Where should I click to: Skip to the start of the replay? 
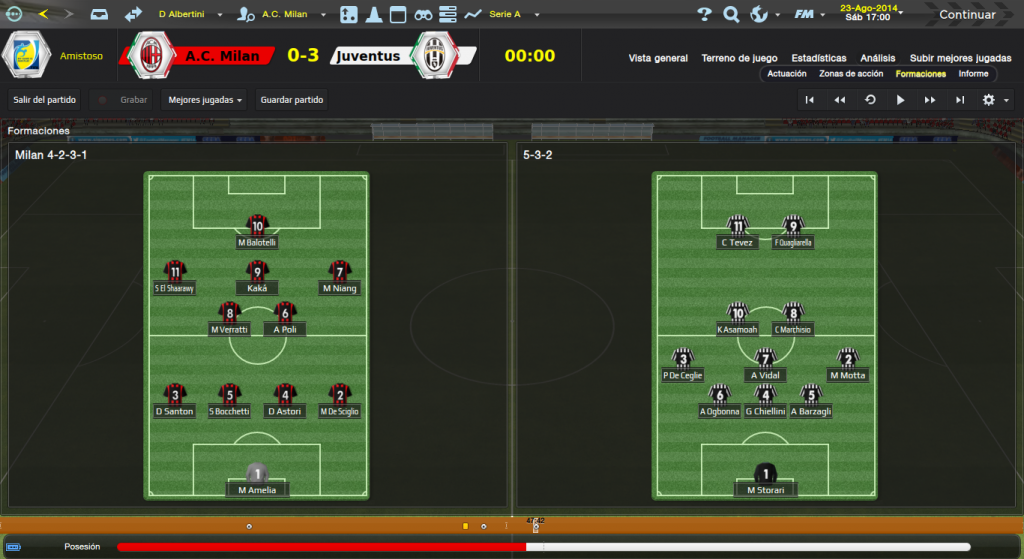[x=810, y=100]
